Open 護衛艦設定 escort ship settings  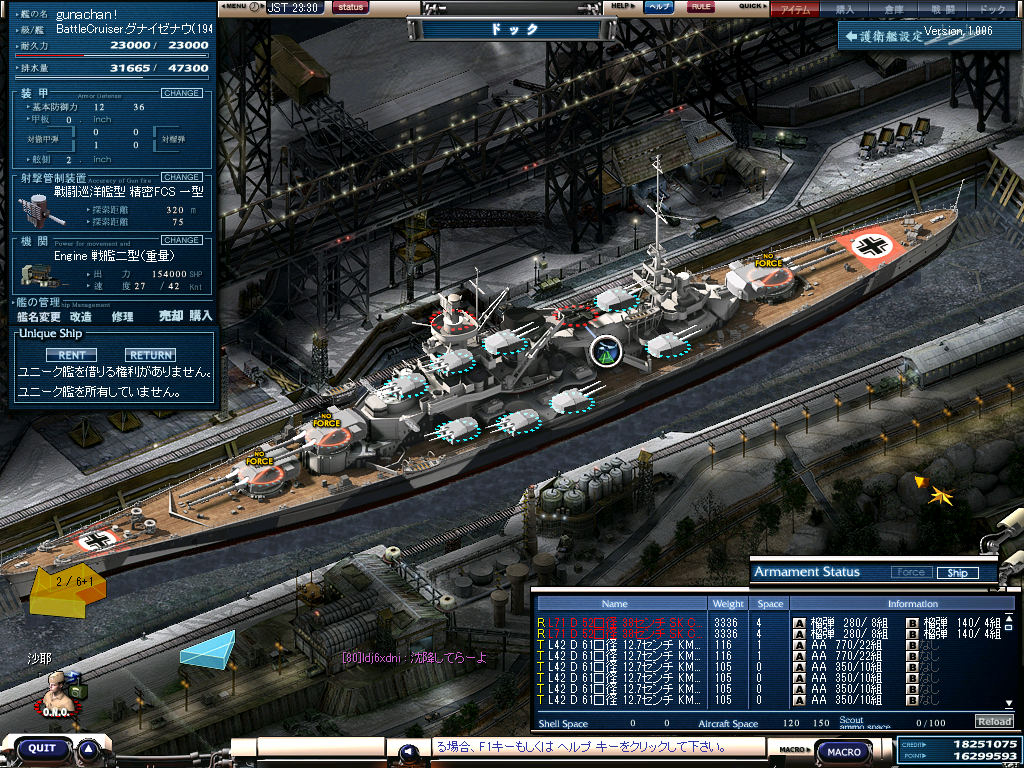[x=884, y=36]
